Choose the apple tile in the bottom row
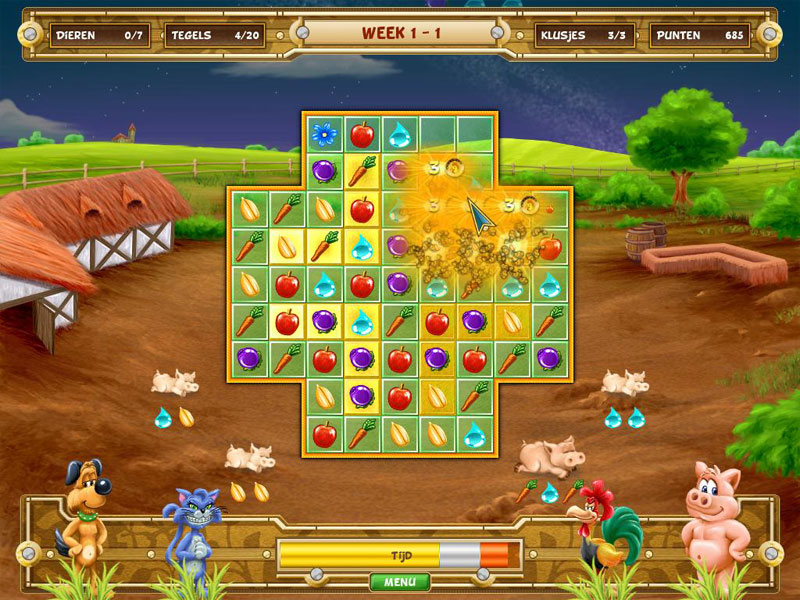Image resolution: width=800 pixels, height=600 pixels. (323, 434)
